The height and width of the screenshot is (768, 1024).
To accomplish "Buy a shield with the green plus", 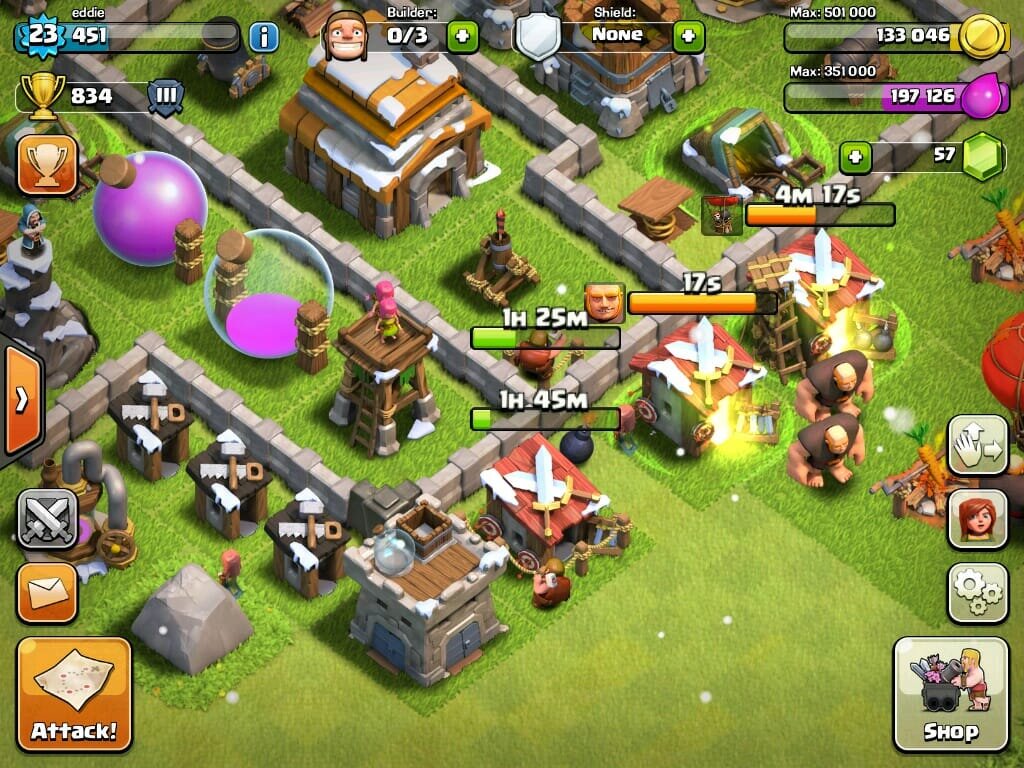I will [x=689, y=37].
